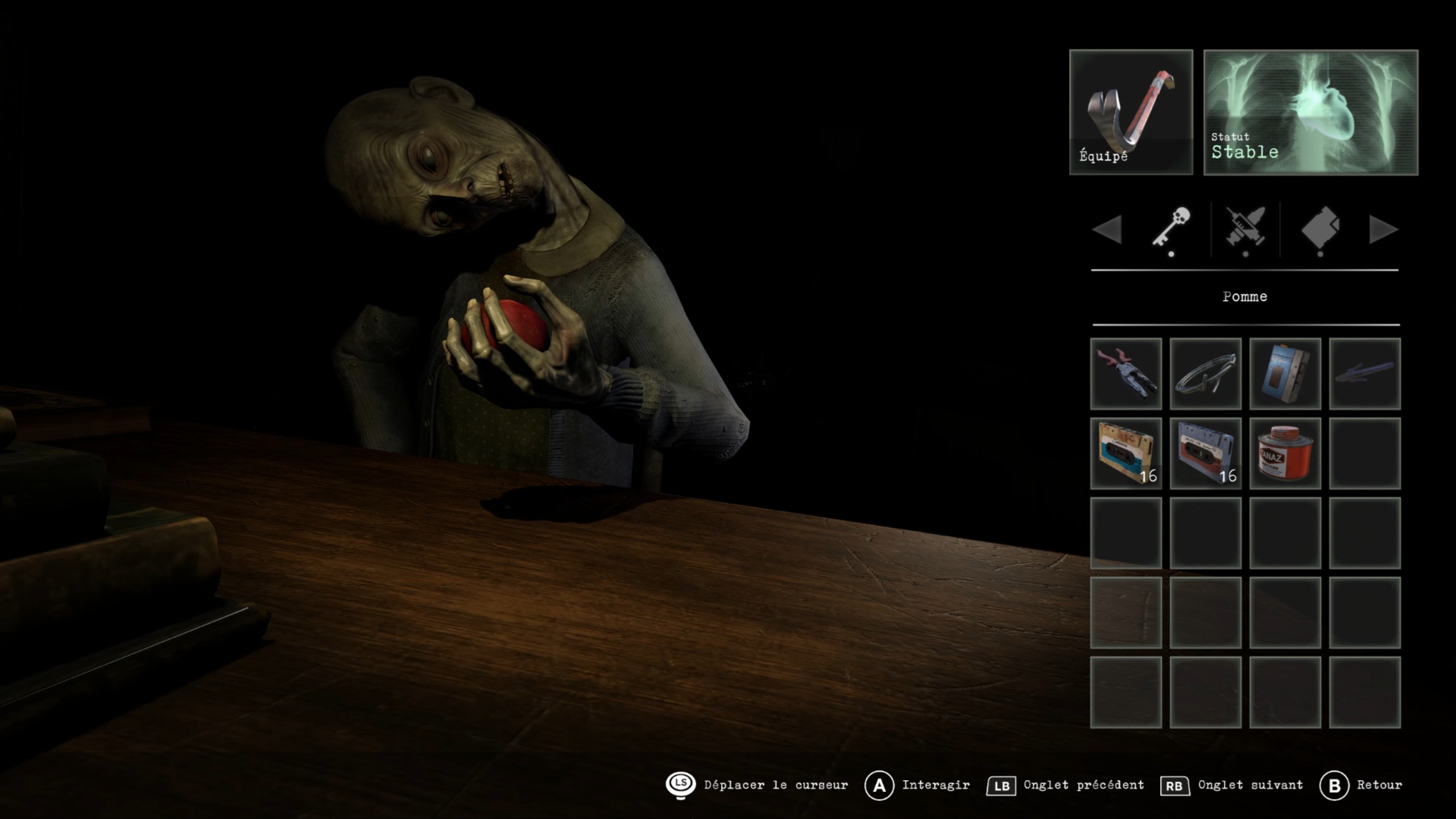Select the yellow cassette tape
This screenshot has width=1456, height=819.
point(1126,453)
